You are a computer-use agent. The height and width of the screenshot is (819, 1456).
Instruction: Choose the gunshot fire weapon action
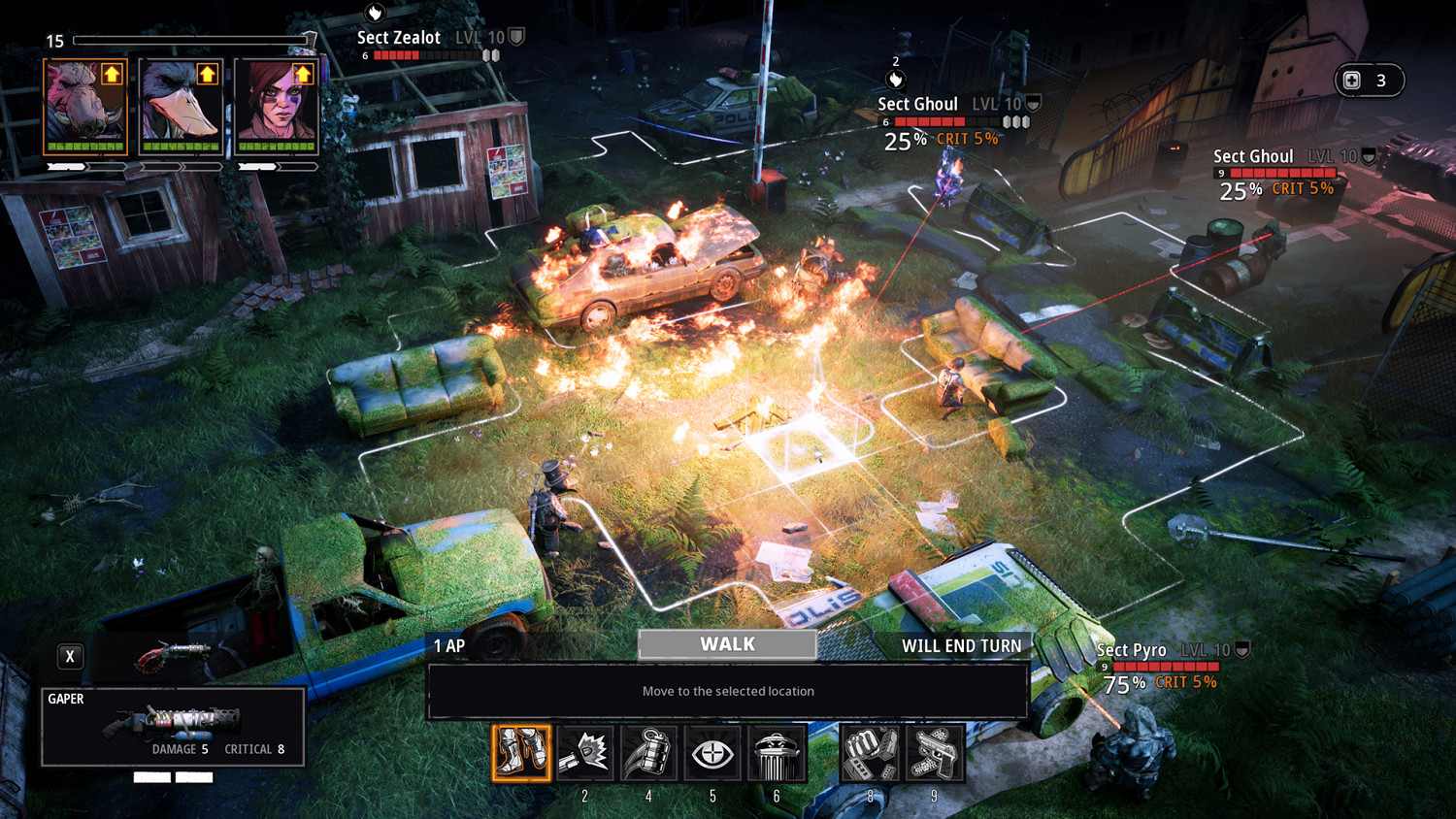585,753
